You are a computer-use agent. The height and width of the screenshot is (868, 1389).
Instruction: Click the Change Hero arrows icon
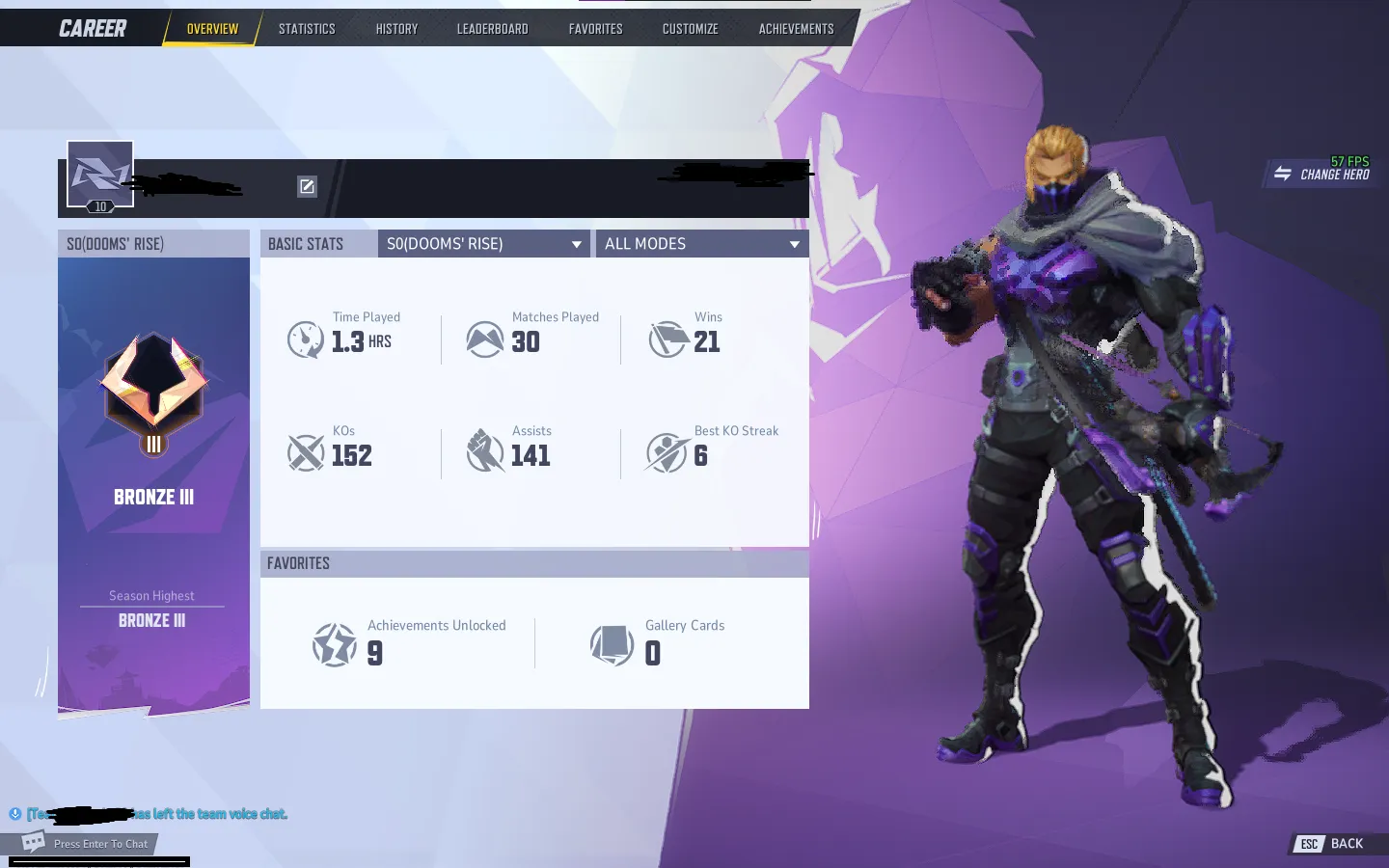tap(1283, 174)
